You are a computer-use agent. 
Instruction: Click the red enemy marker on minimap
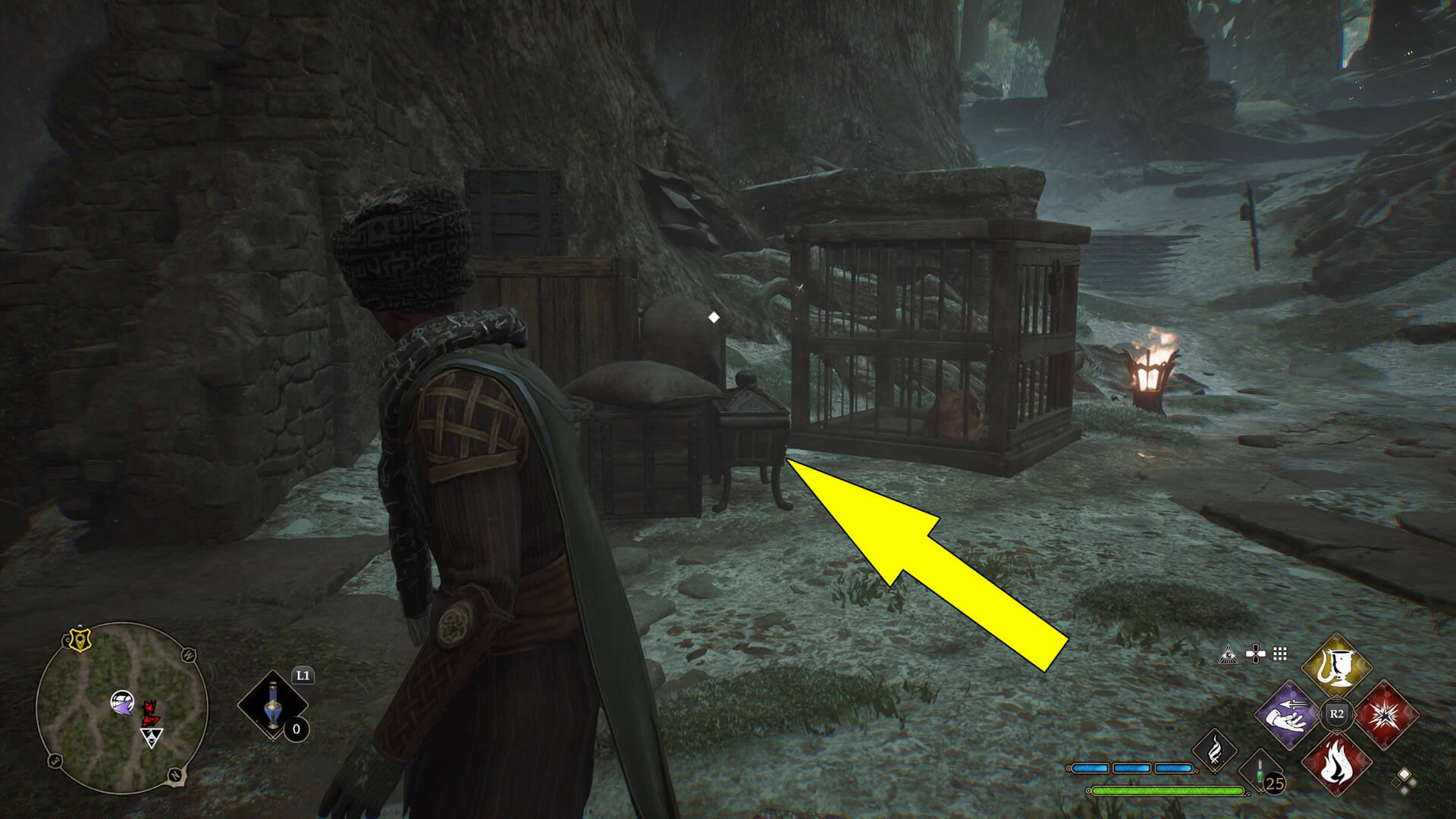149,713
